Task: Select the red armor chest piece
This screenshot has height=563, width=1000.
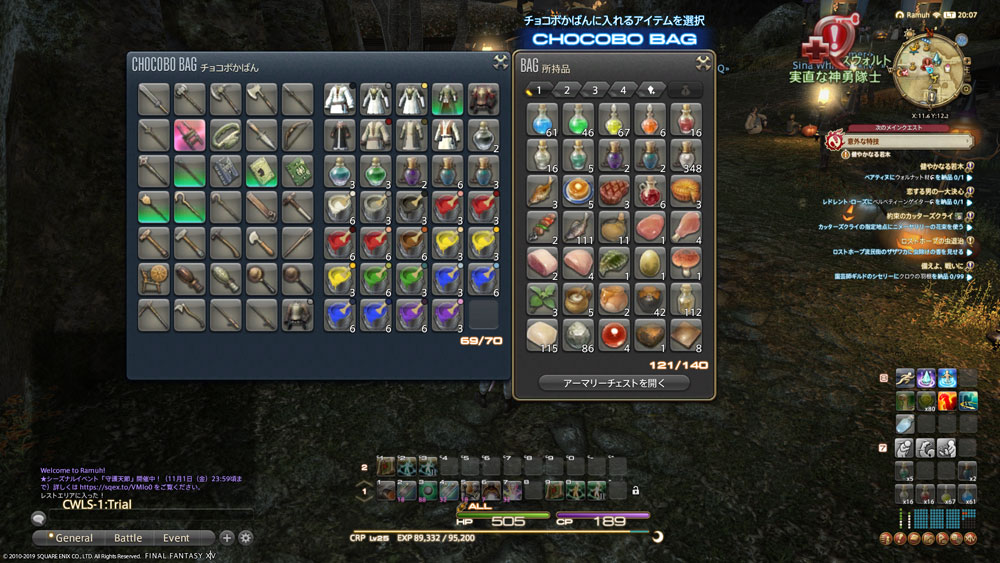Action: click(483, 99)
